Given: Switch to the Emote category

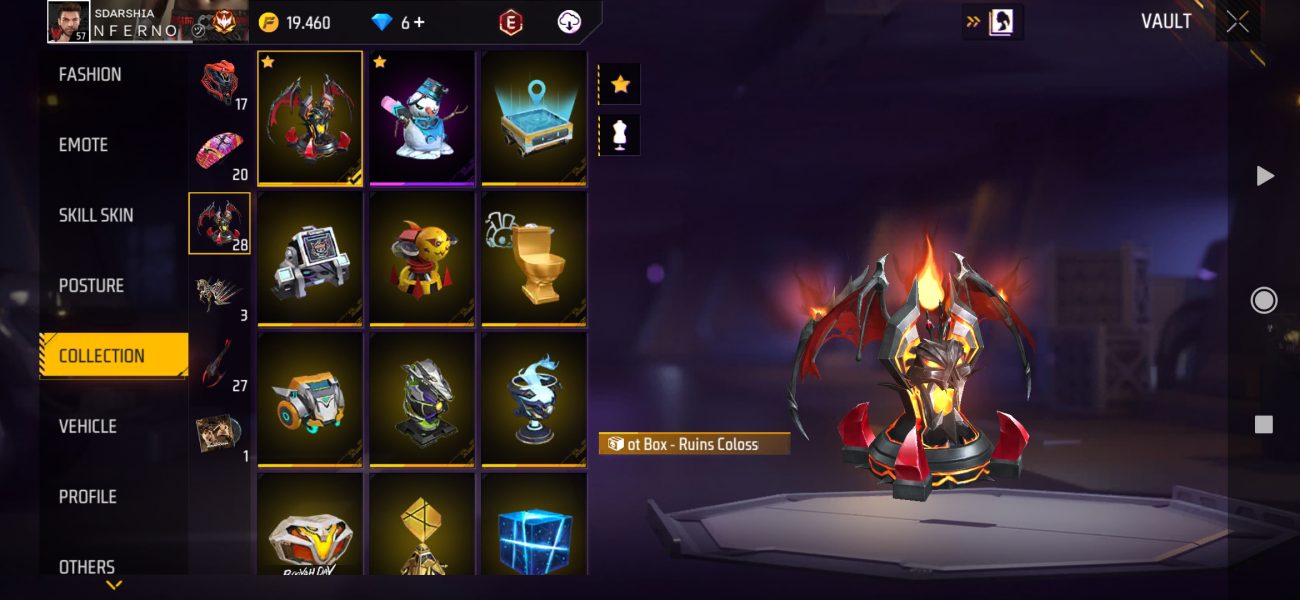Looking at the screenshot, I should coord(84,145).
